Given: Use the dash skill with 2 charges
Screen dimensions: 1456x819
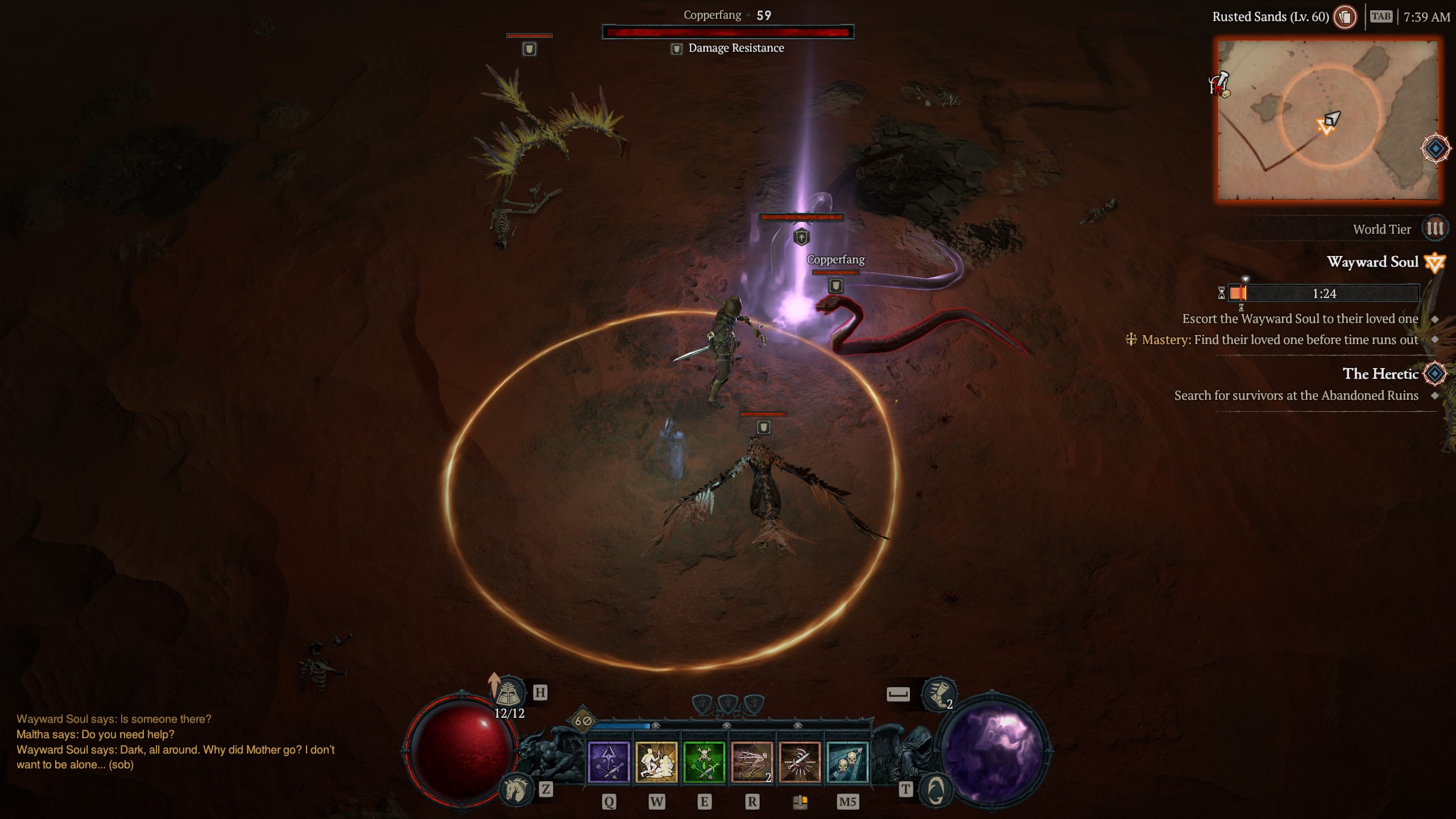Looking at the screenshot, I should click(x=752, y=762).
